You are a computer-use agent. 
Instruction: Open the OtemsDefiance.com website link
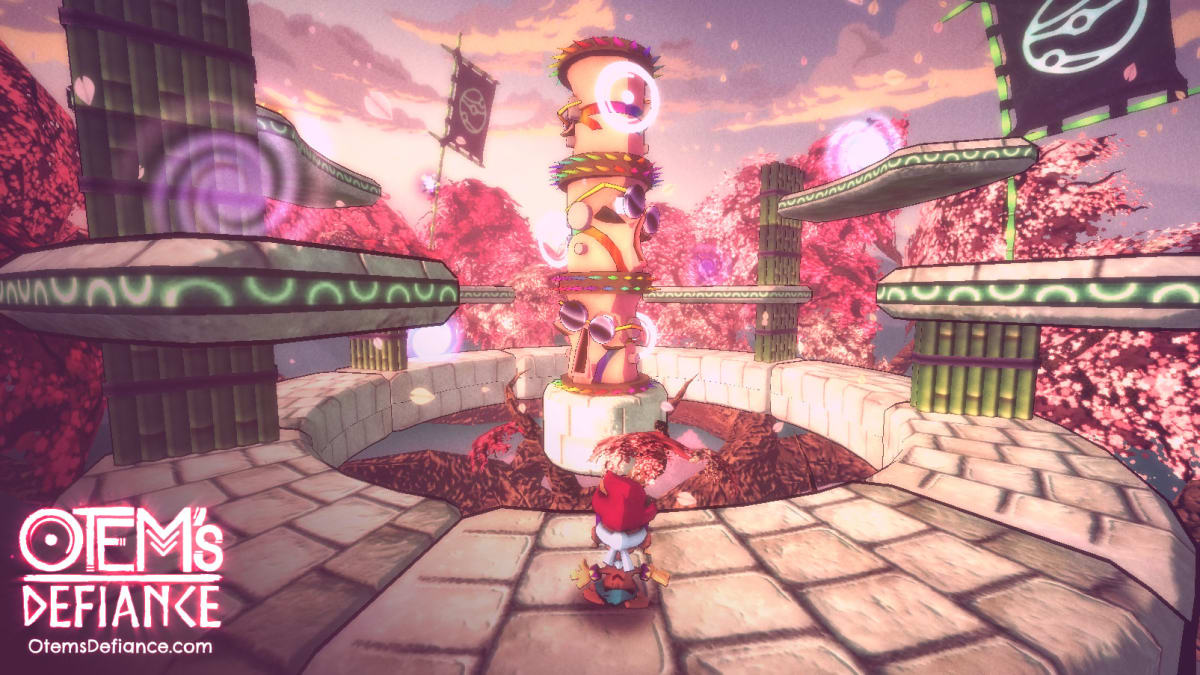(121, 646)
